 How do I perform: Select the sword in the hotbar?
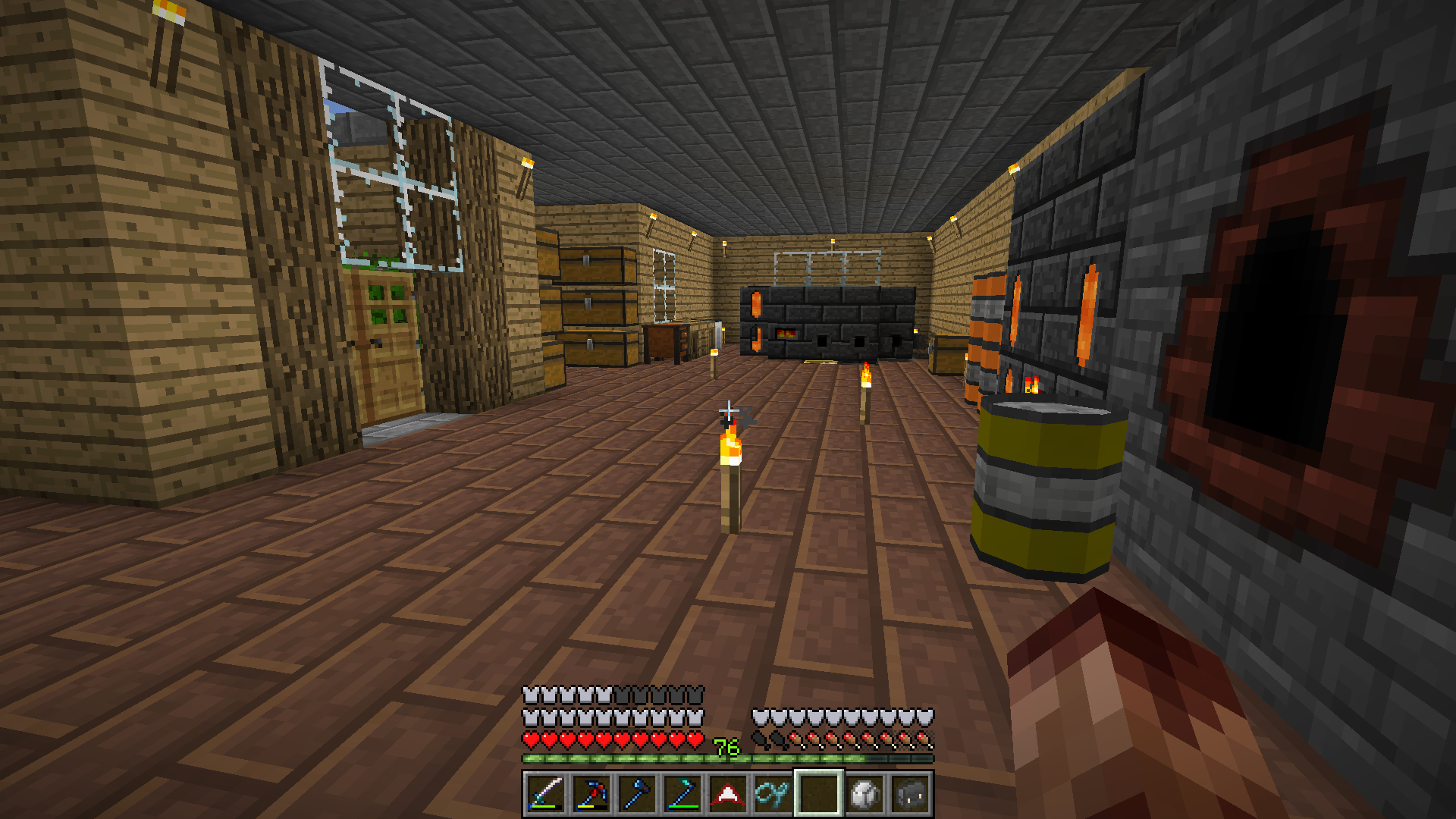(x=546, y=794)
